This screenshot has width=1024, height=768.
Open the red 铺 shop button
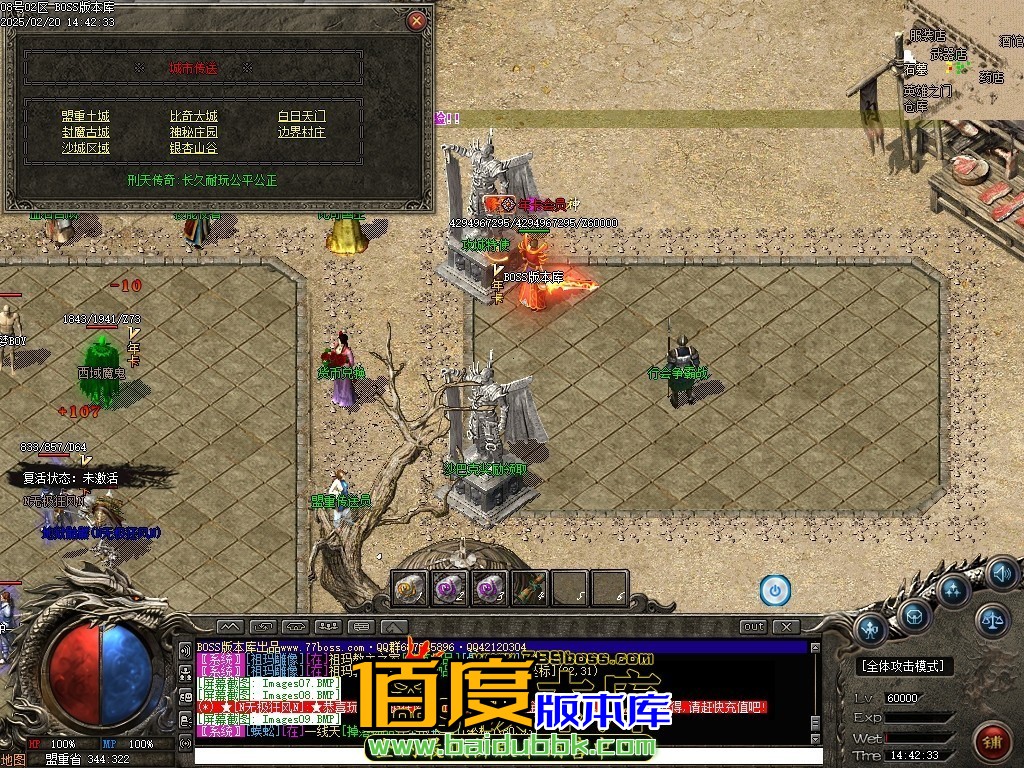pos(990,741)
